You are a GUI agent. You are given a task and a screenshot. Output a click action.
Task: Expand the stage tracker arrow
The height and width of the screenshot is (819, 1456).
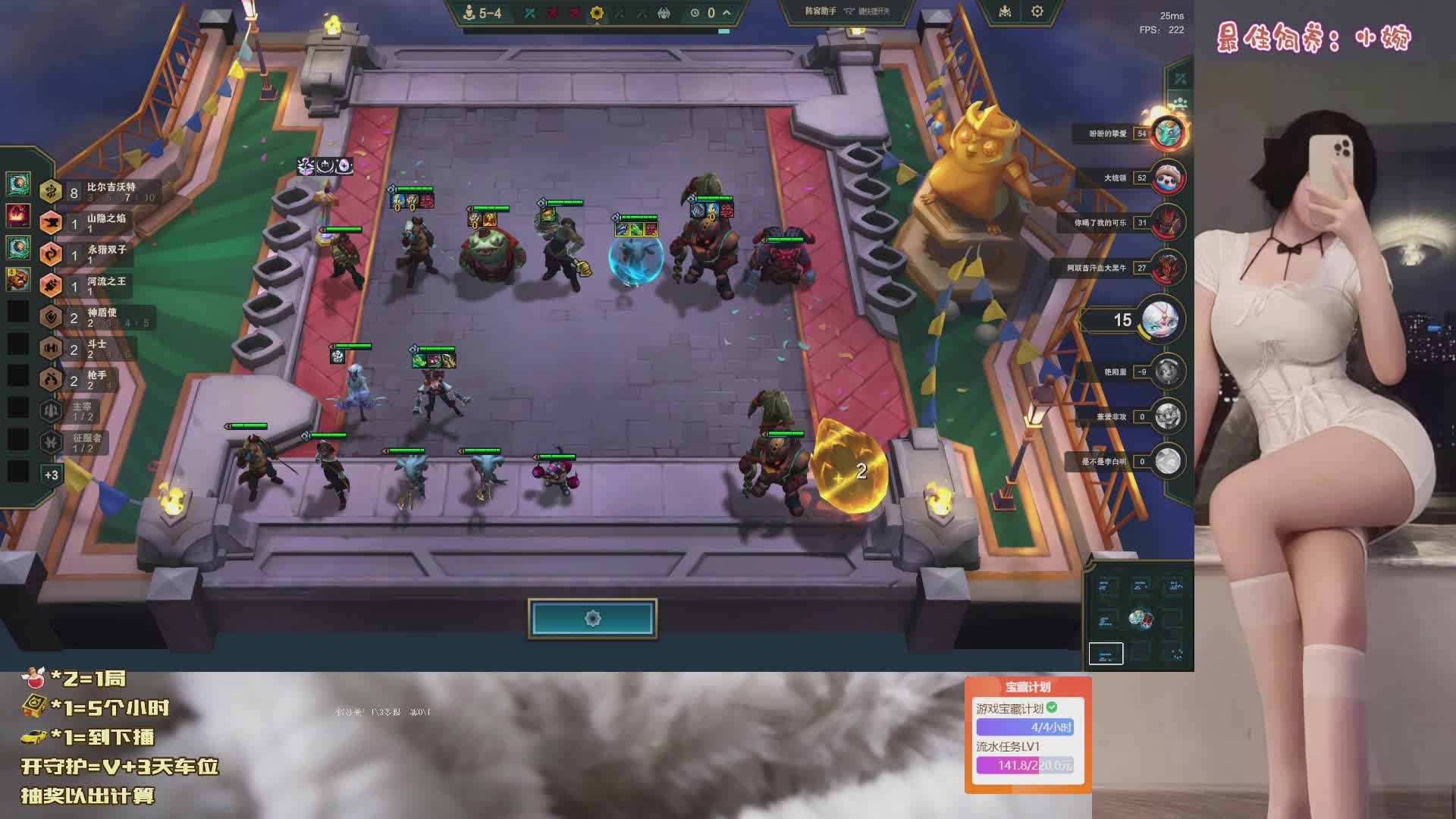pyautogui.click(x=726, y=13)
